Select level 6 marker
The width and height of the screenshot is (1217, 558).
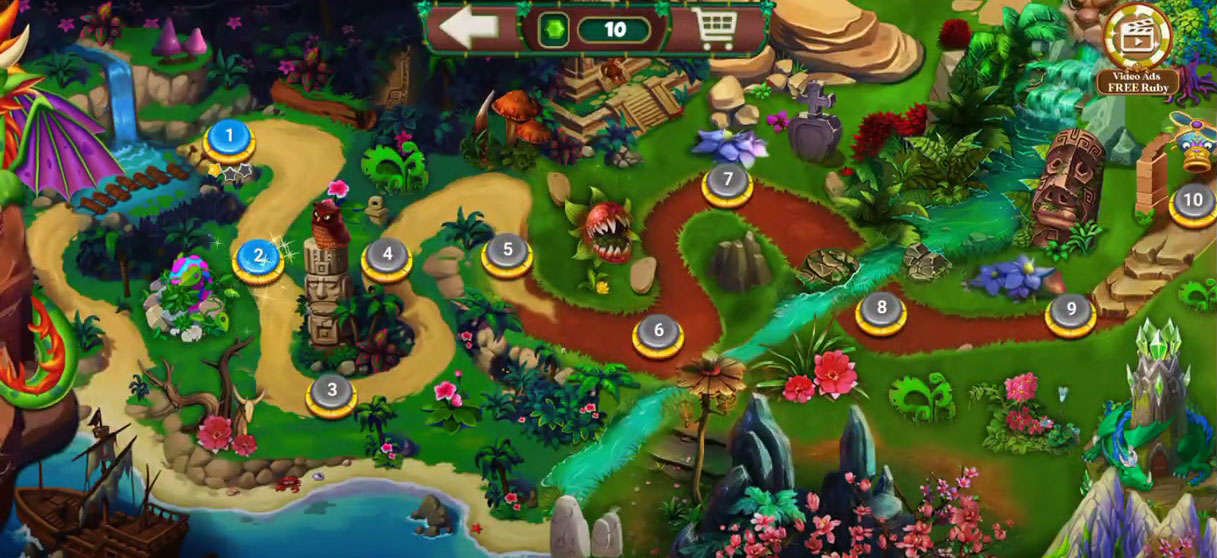pyautogui.click(x=658, y=332)
